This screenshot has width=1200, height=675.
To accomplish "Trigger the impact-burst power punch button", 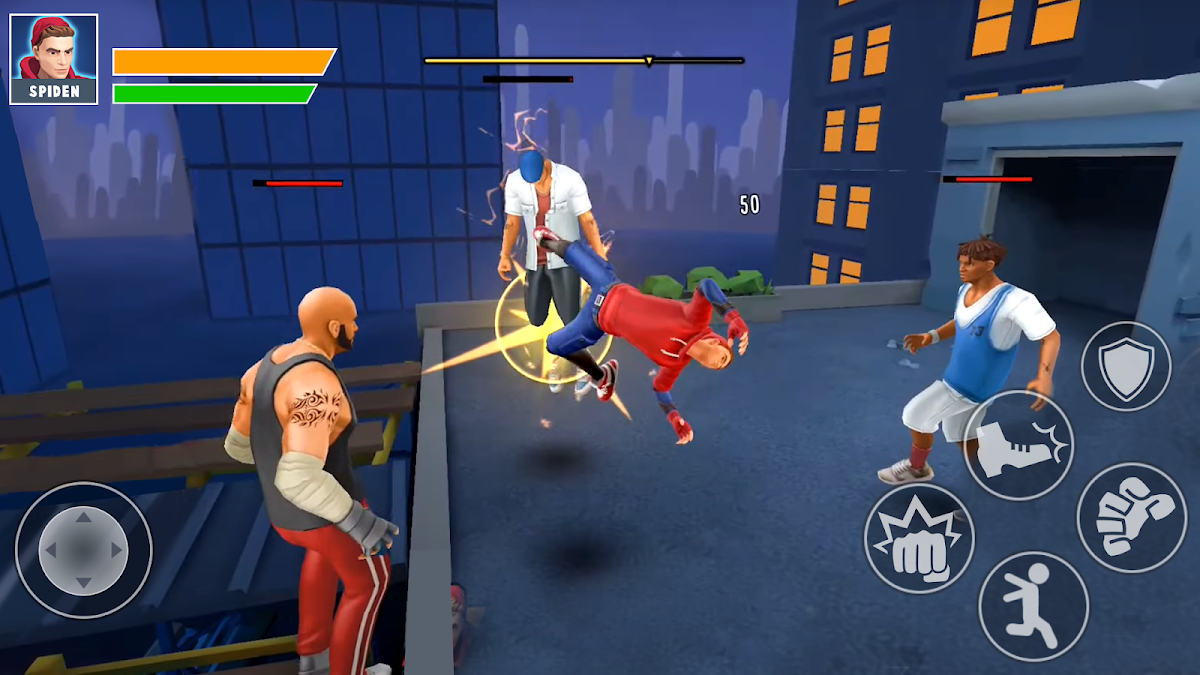I will point(918,539).
